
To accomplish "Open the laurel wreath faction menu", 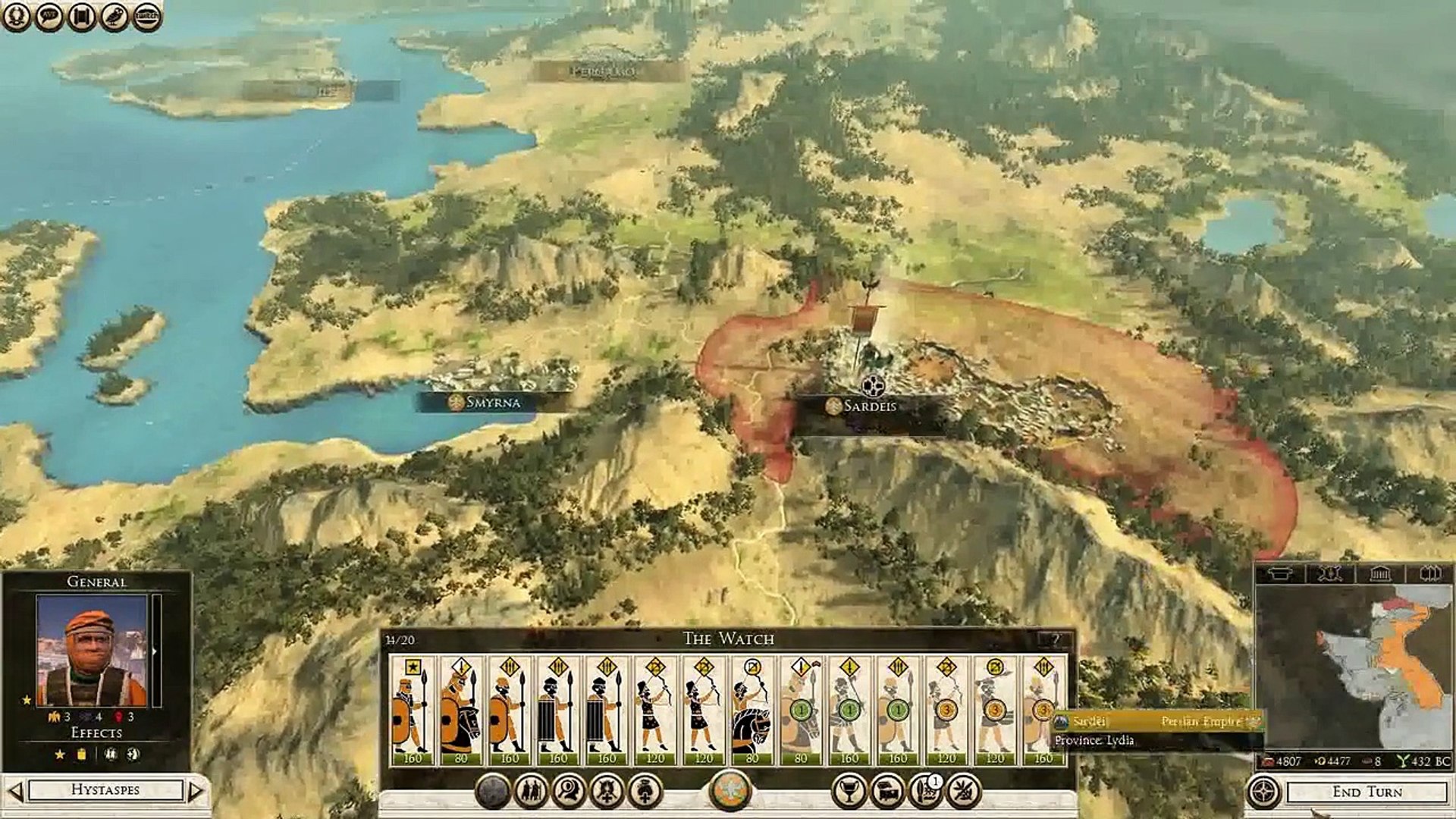I will coord(16,16).
